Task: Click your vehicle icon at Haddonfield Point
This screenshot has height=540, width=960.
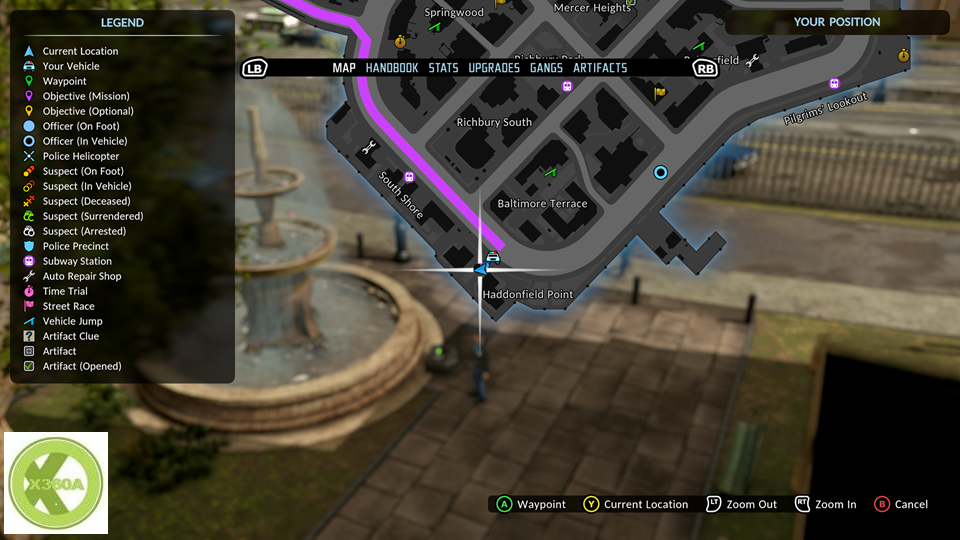Action: pos(493,257)
